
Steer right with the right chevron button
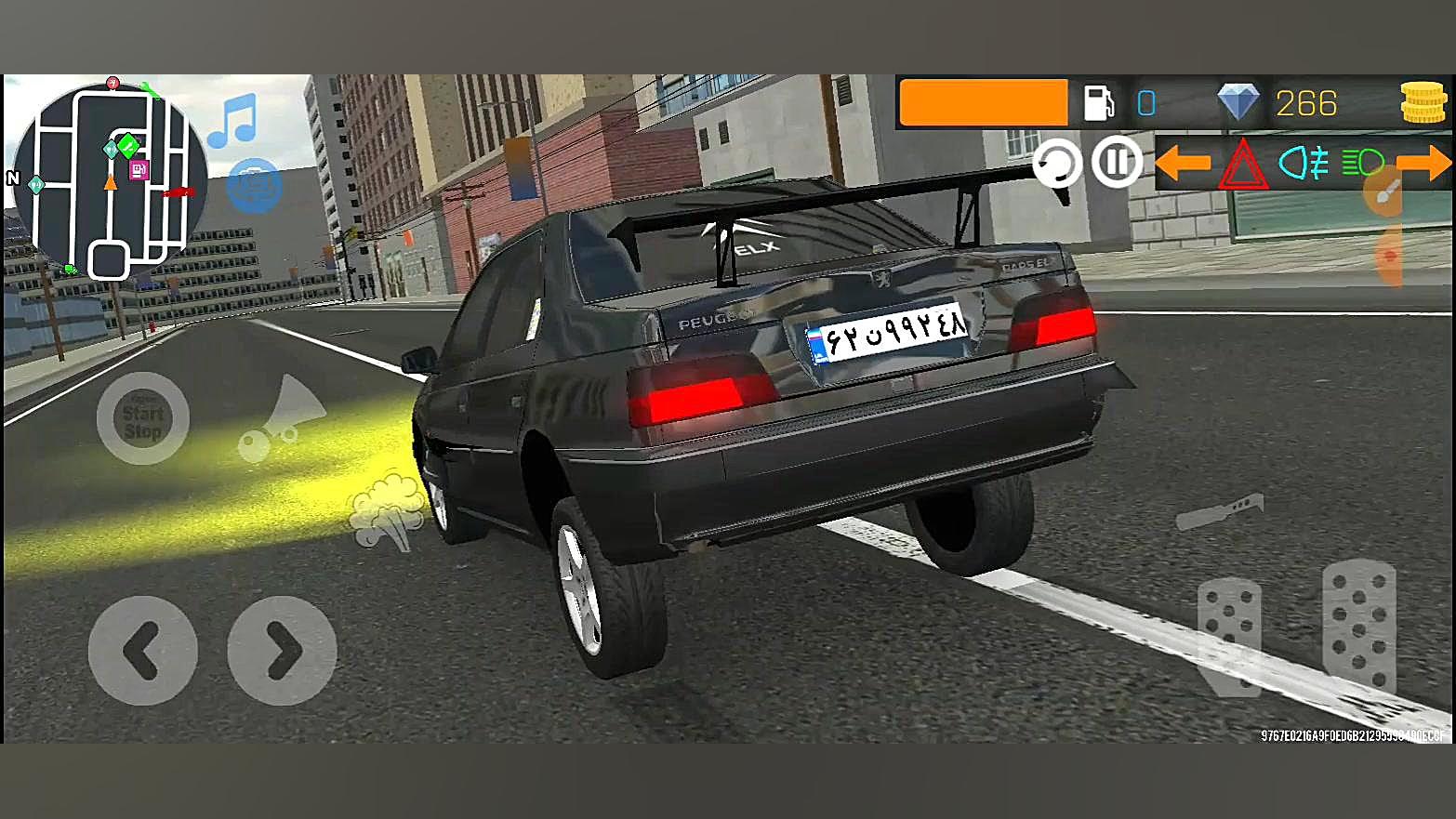282,651
